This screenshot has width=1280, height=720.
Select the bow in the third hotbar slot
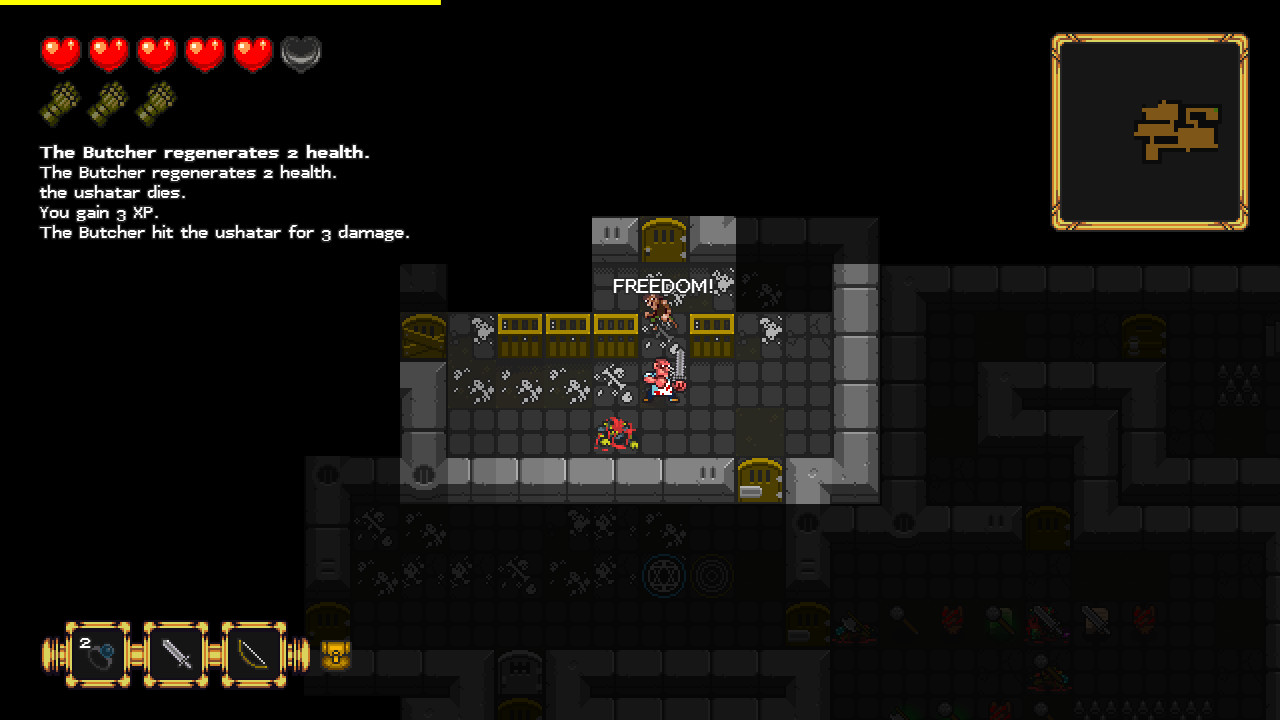[x=254, y=650]
